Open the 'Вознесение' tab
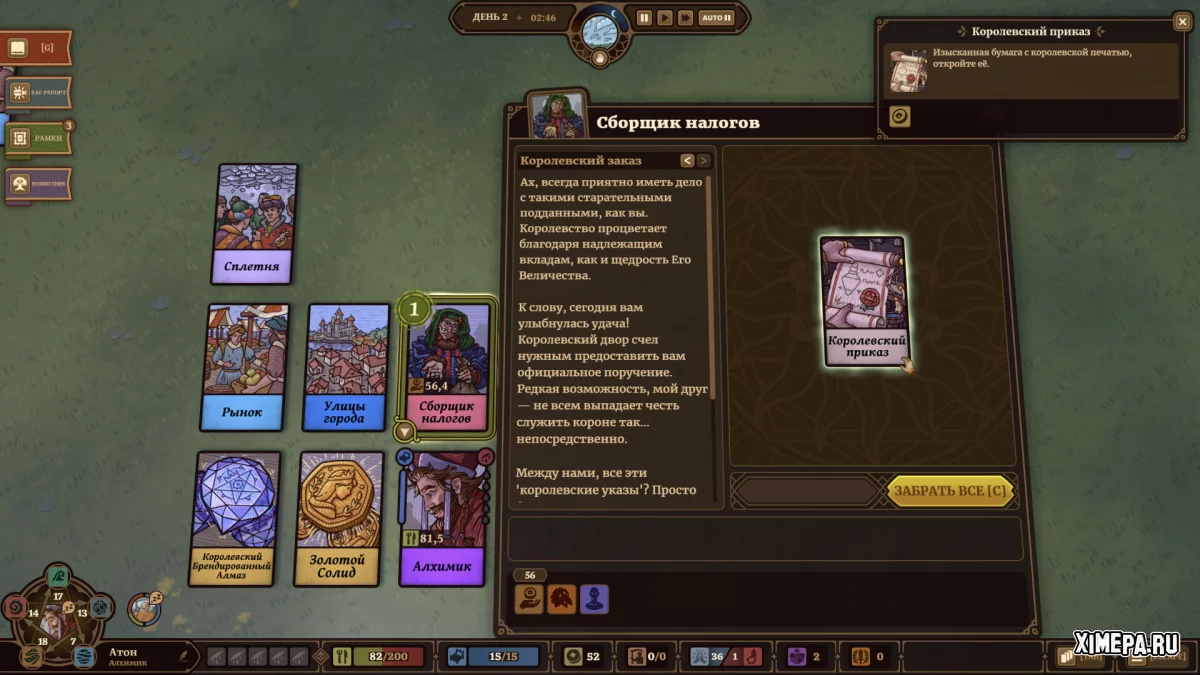Image resolution: width=1200 pixels, height=675 pixels. point(38,183)
